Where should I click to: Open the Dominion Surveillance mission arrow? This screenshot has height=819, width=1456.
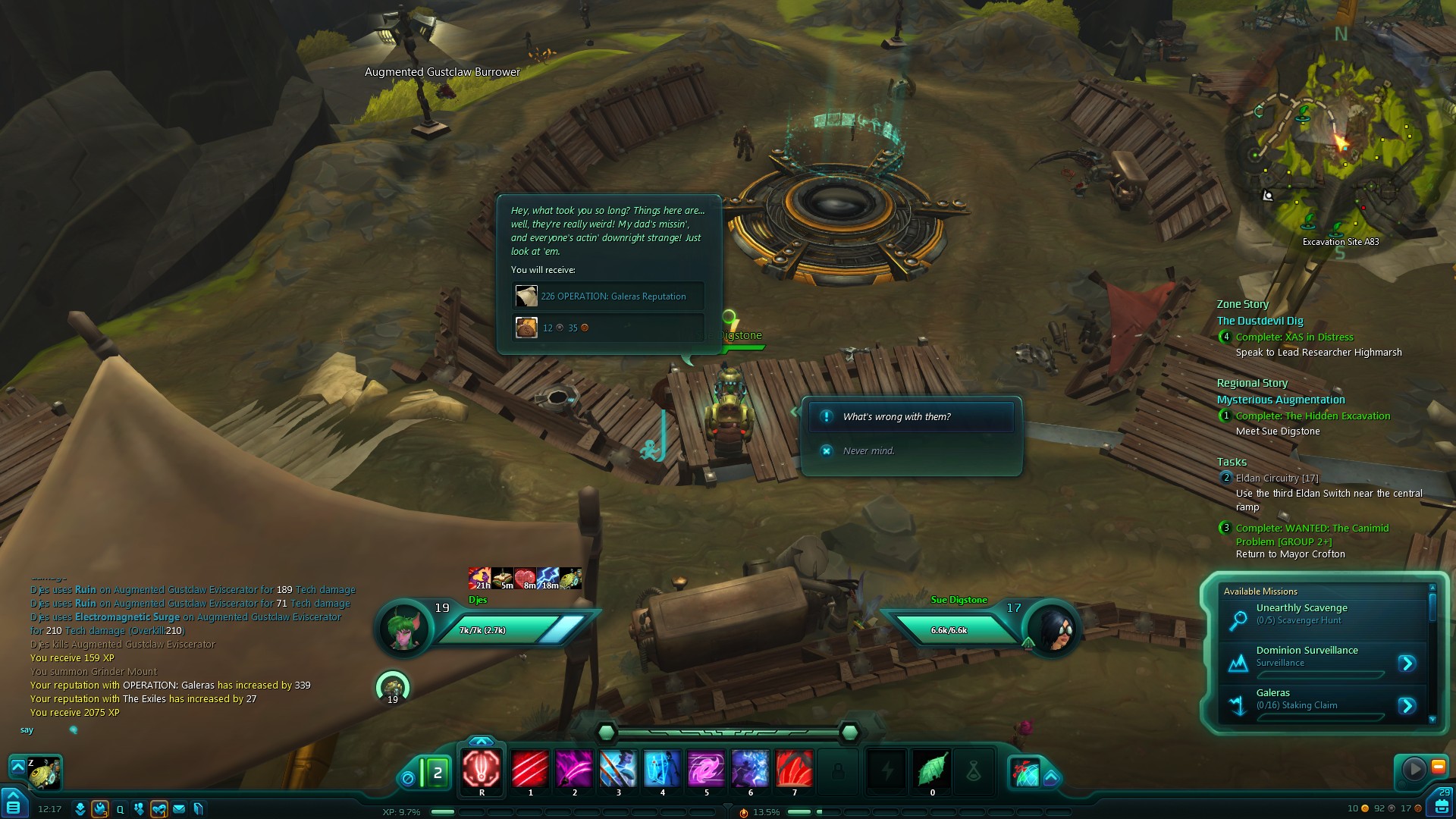1407,664
